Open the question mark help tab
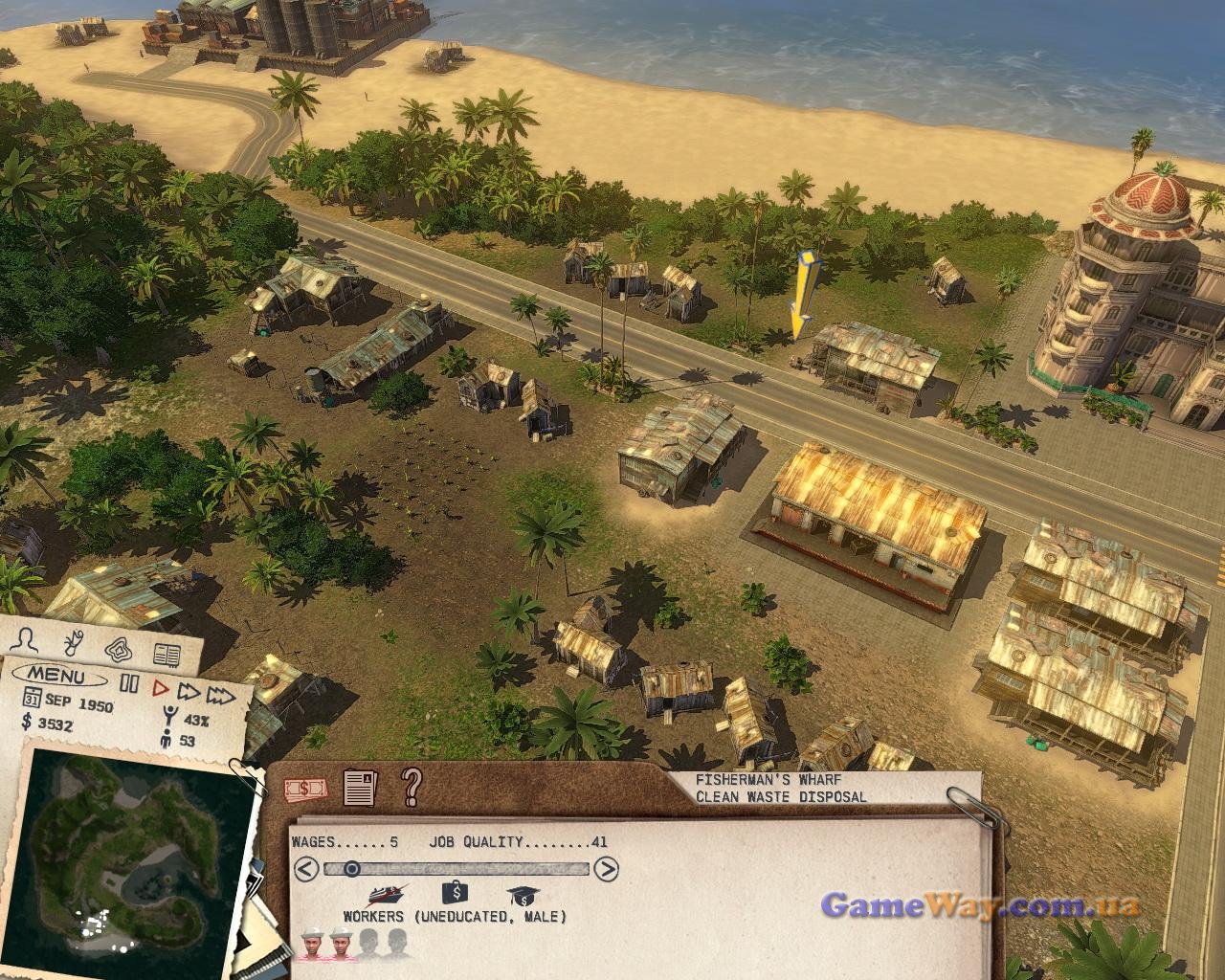 point(412,786)
